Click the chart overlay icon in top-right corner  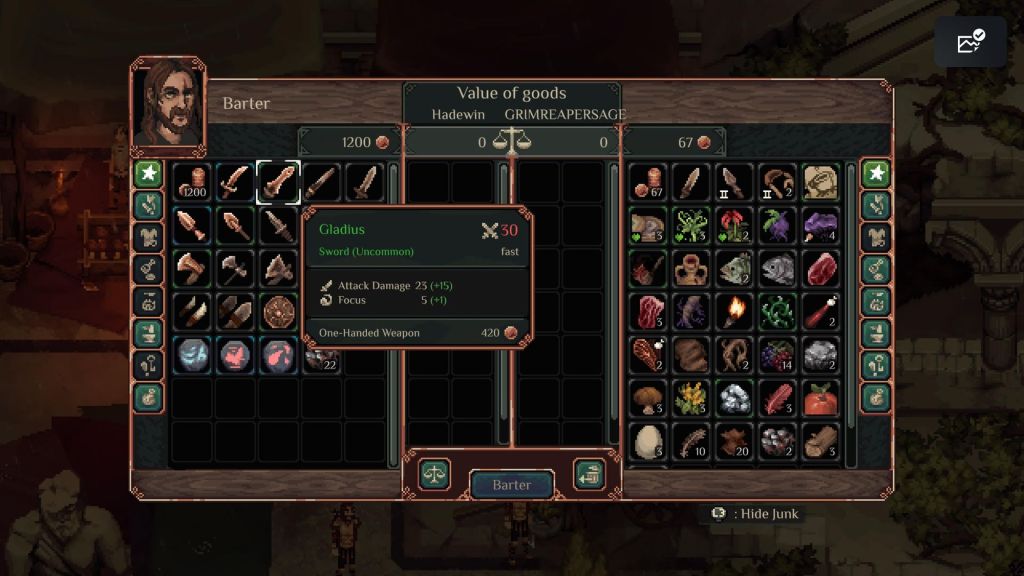pyautogui.click(x=970, y=42)
